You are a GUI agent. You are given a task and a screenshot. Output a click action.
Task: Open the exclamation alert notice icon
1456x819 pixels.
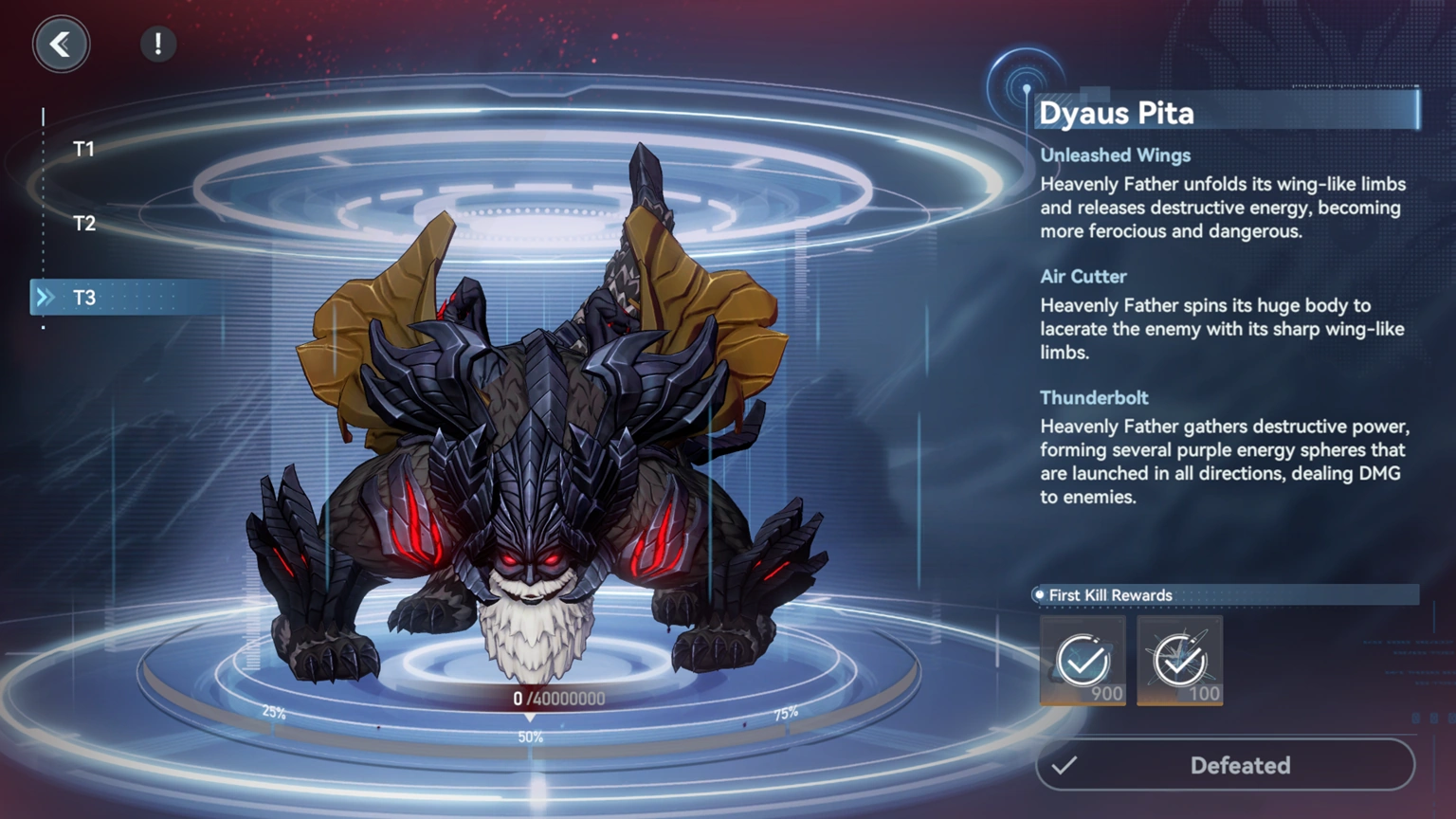[157, 42]
